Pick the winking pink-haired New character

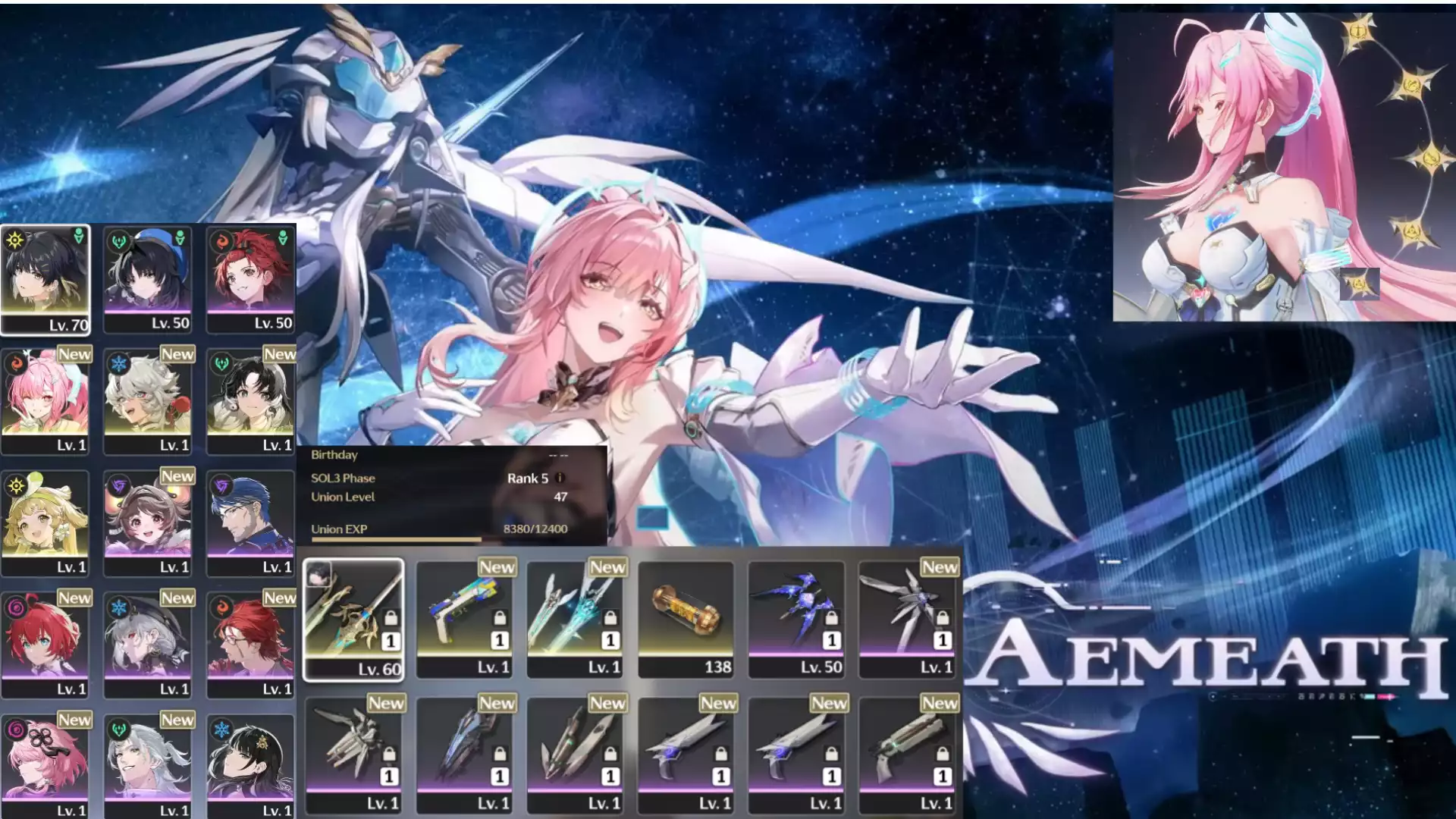pyautogui.click(x=45, y=400)
